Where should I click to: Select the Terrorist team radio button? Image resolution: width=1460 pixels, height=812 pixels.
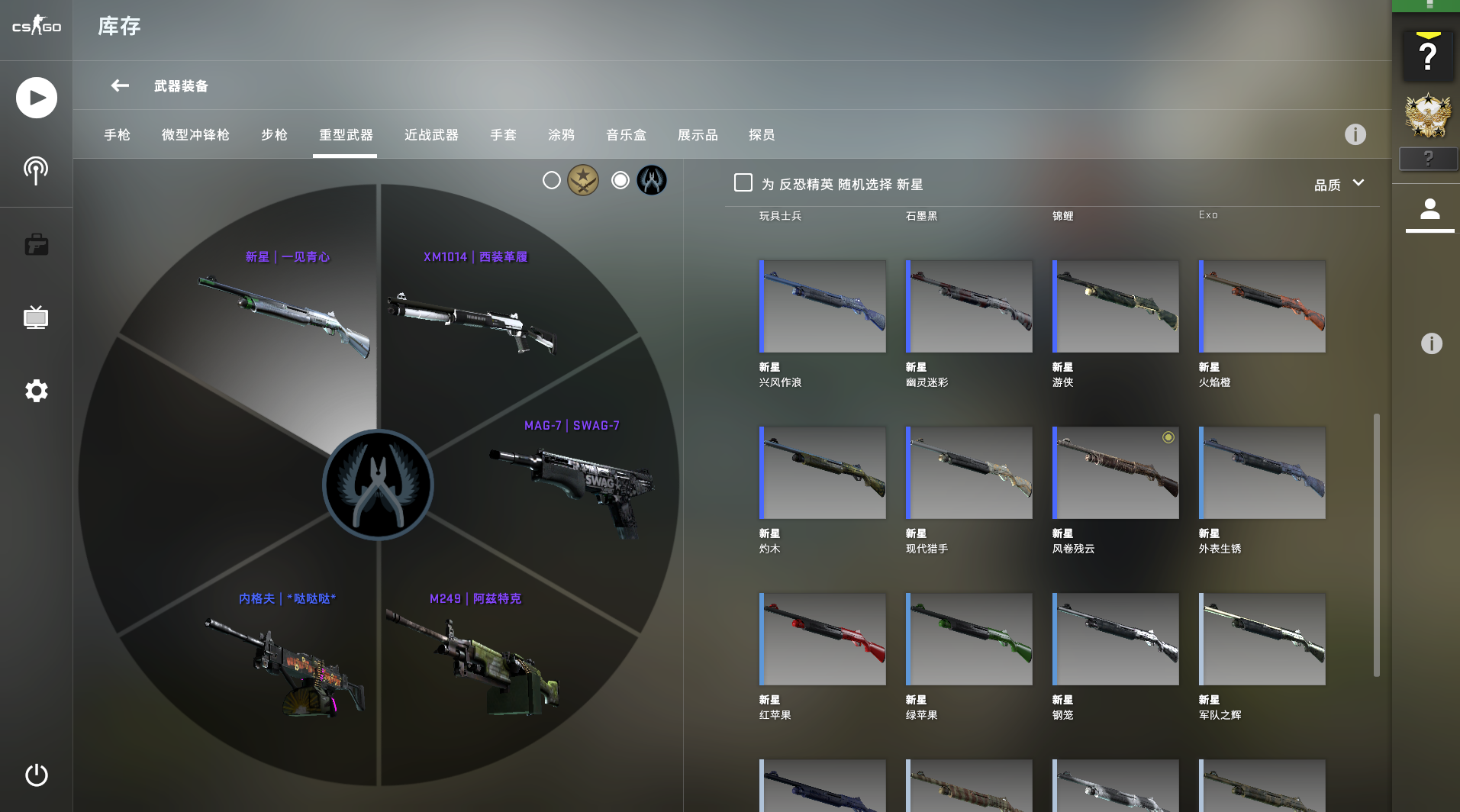[552, 181]
